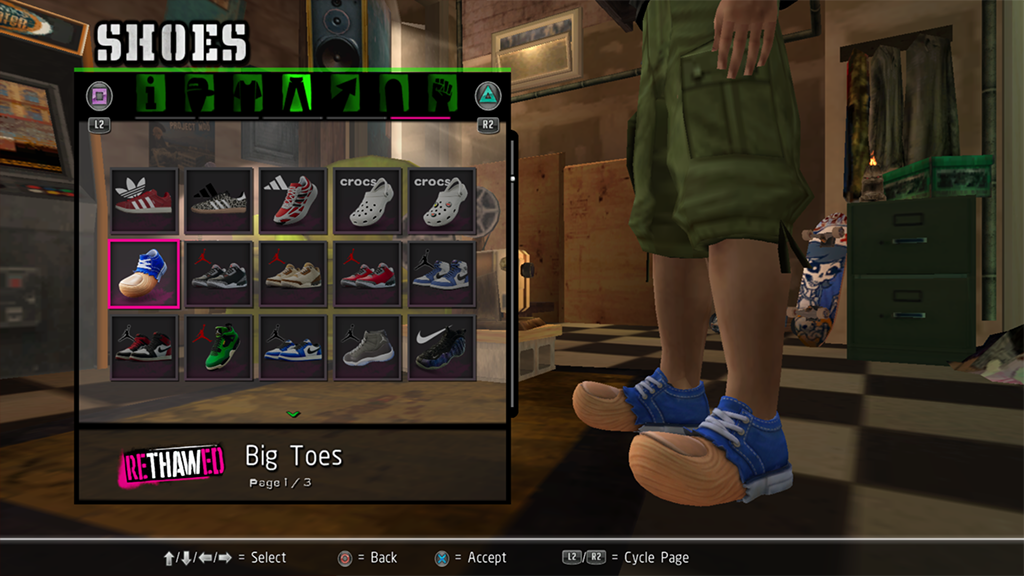Pick the tan Jordan sneakers
Screen dimensions: 1024x576
(293, 274)
